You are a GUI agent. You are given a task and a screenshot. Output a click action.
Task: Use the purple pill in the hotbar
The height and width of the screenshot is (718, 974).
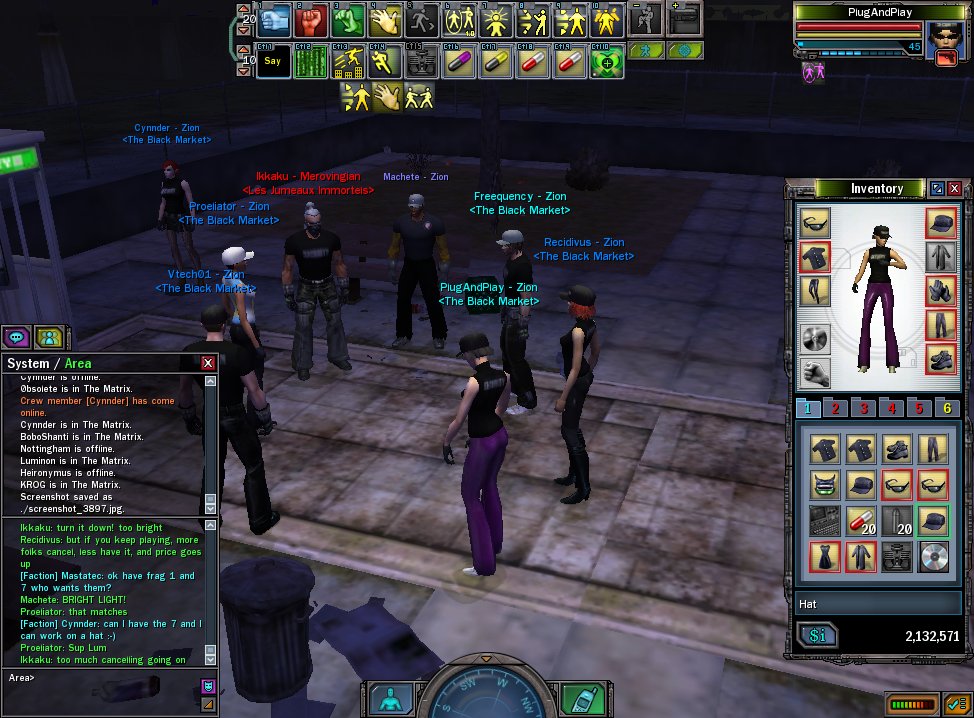tap(459, 60)
